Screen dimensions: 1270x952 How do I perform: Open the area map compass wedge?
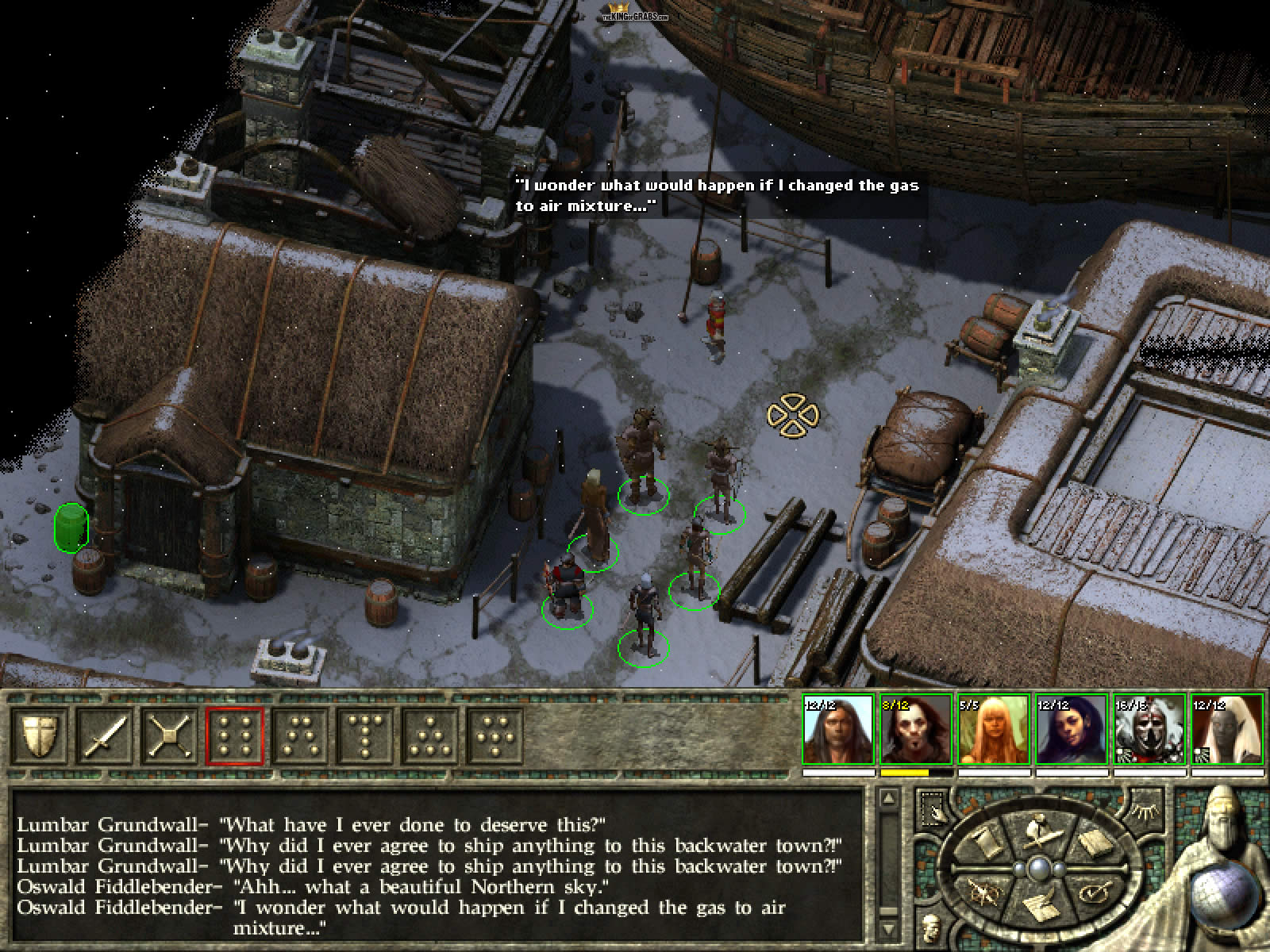tap(987, 892)
